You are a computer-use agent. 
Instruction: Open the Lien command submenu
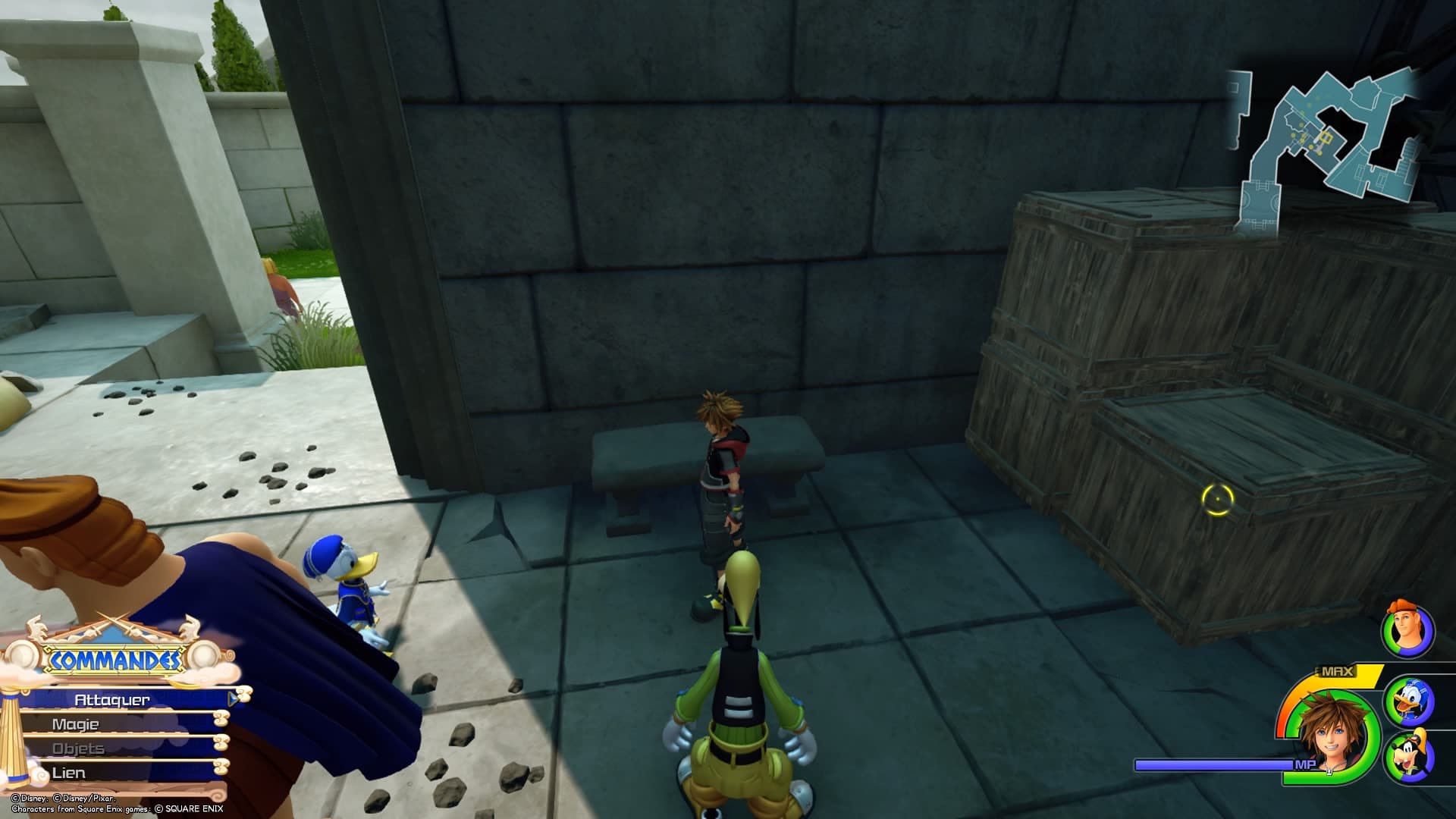pos(68,772)
